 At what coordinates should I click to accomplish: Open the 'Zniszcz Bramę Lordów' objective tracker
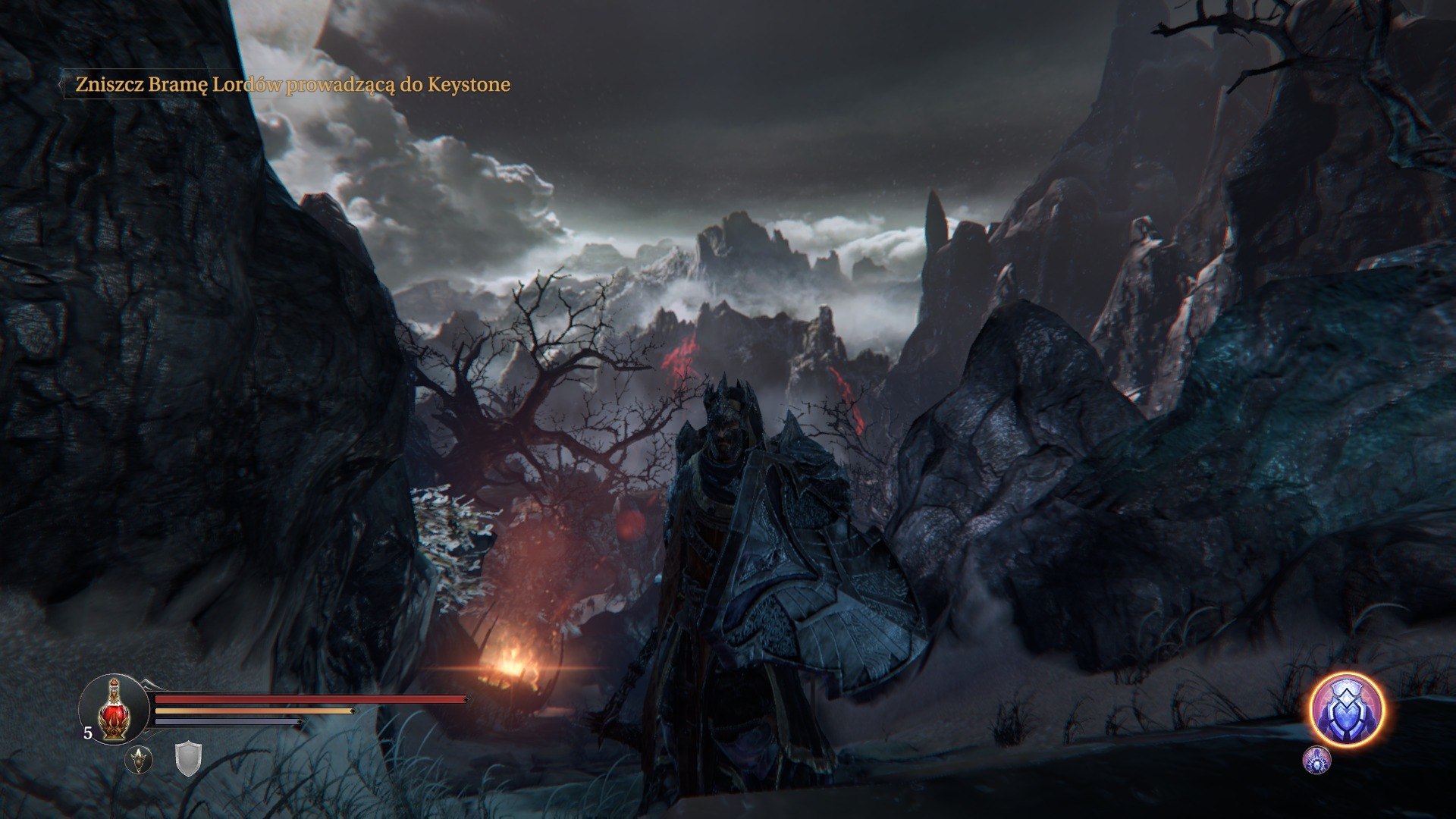point(292,84)
